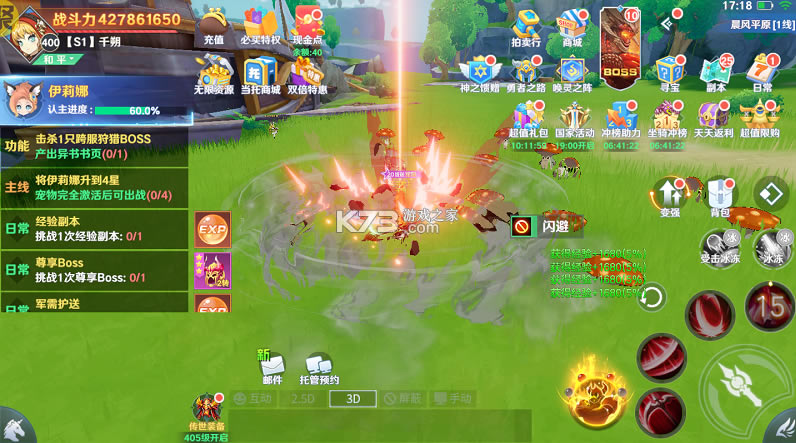
Task: Select the 3D camera view
Action: (353, 398)
